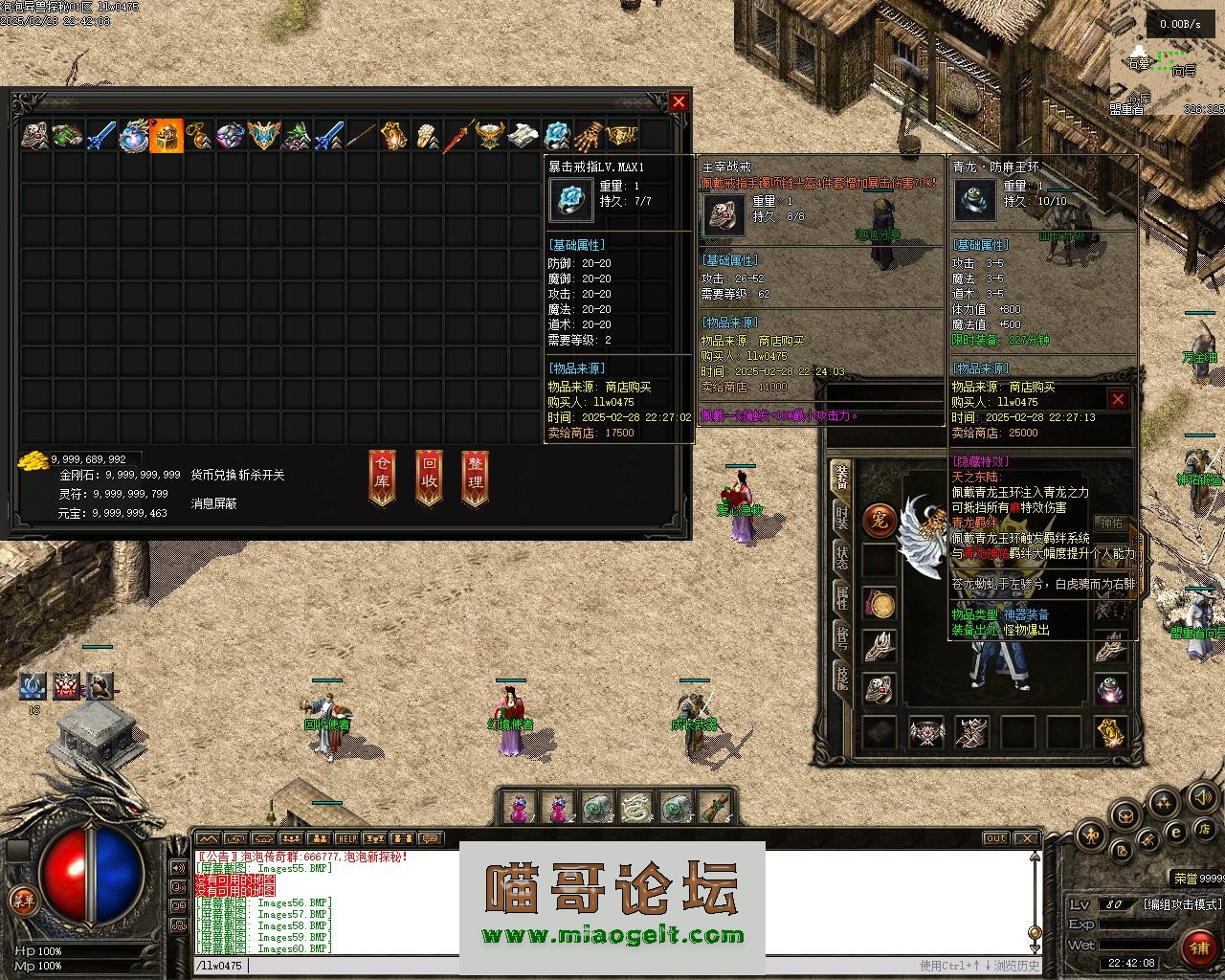Image resolution: width=1225 pixels, height=980 pixels.
Task: Close the character equipment panel
Action: (x=1117, y=399)
